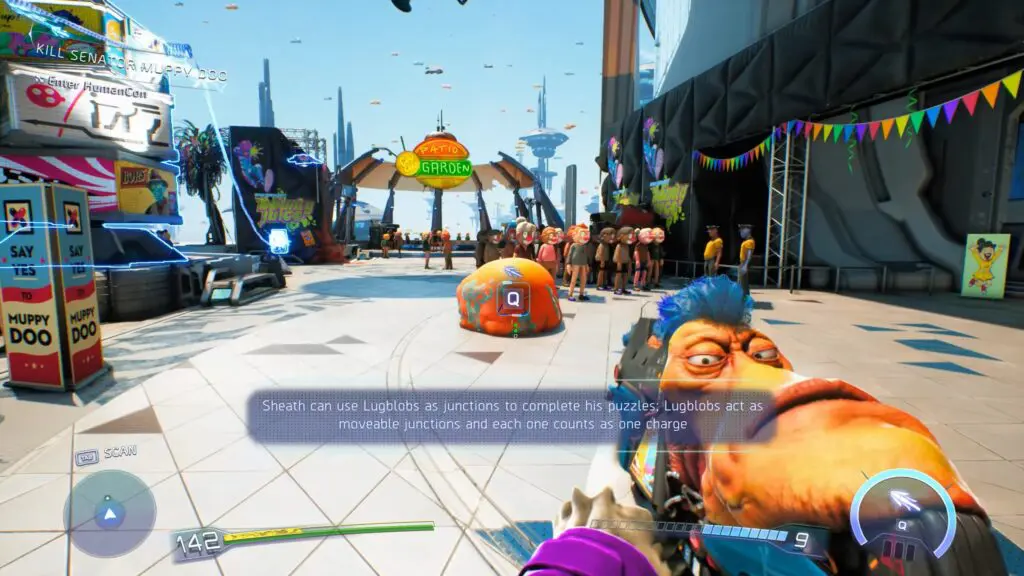Click the Lugblobs tutorial hint box
This screenshot has height=576, width=1024.
[512, 415]
